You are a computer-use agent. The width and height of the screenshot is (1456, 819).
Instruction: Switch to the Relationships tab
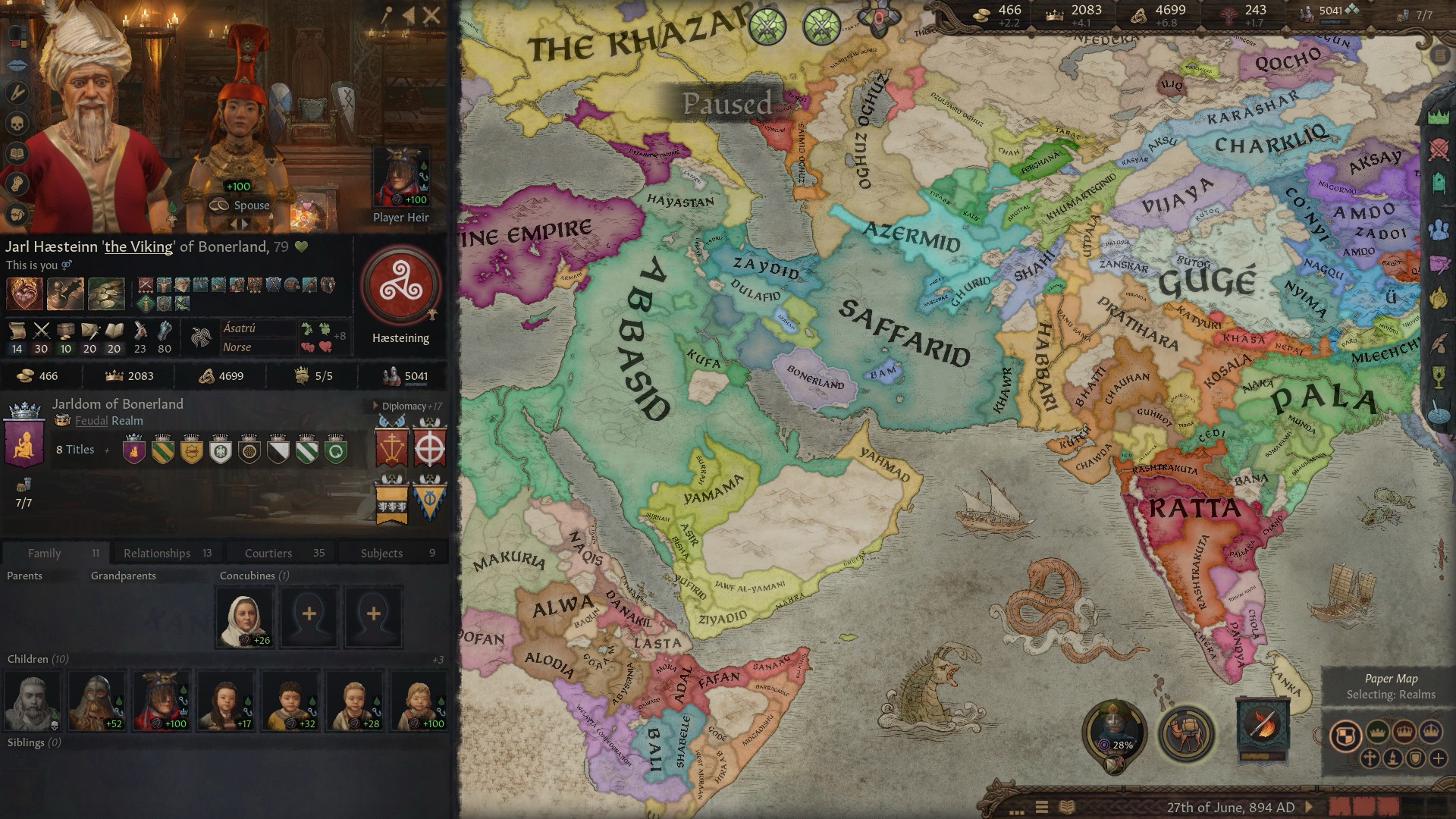click(157, 553)
